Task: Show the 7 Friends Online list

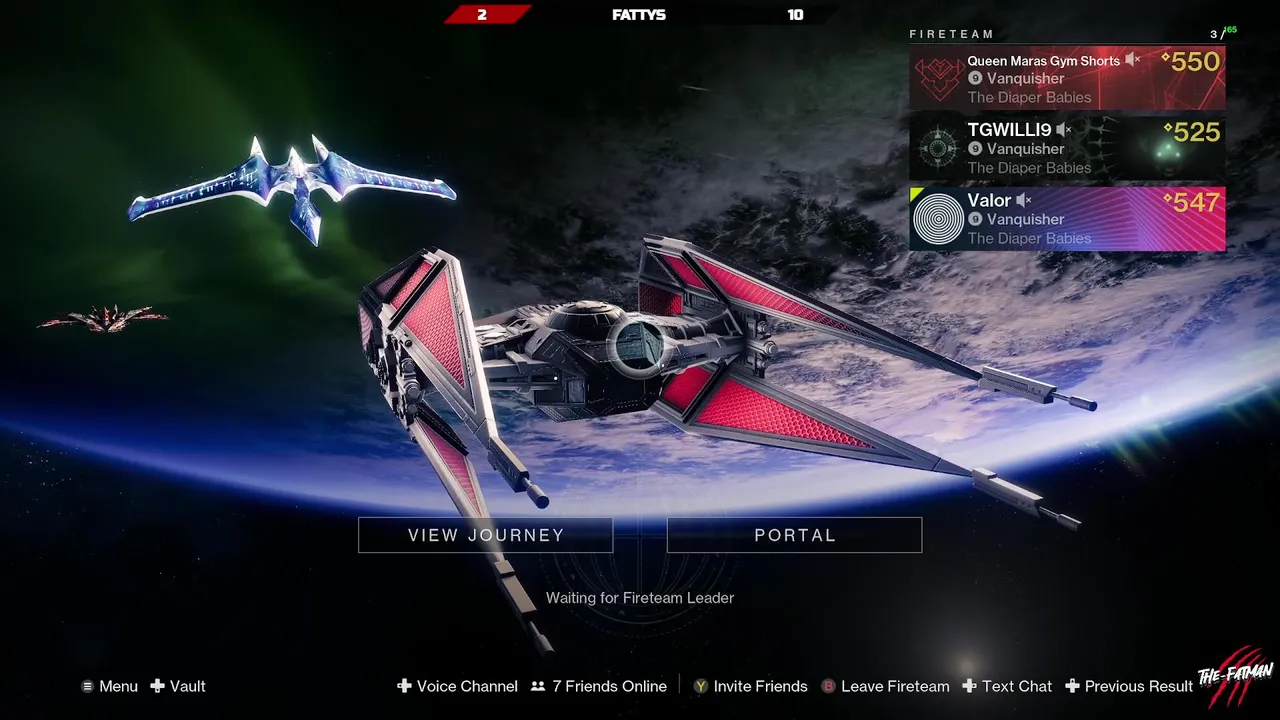Action: 599,686
